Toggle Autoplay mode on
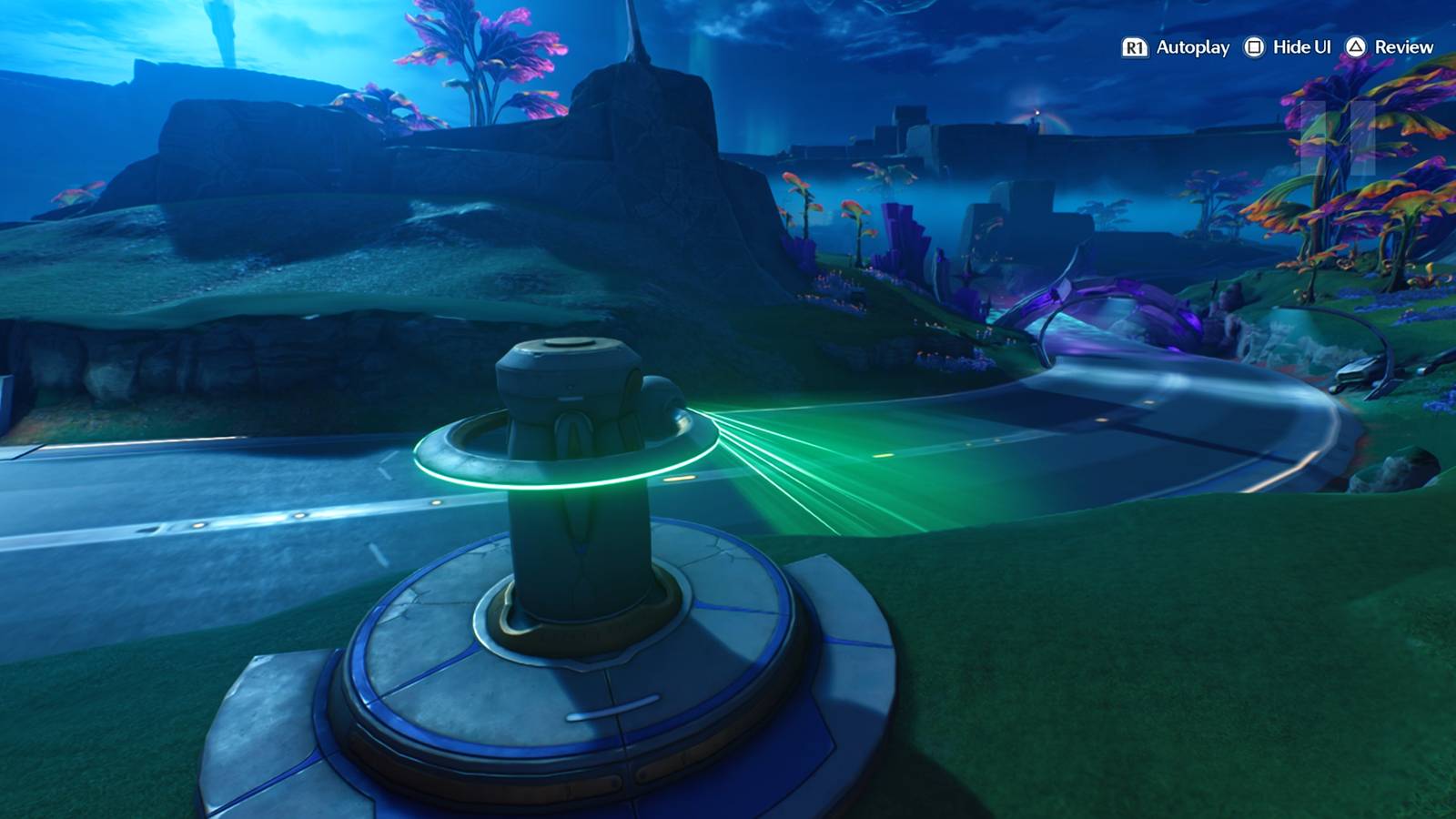 click(x=1137, y=47)
